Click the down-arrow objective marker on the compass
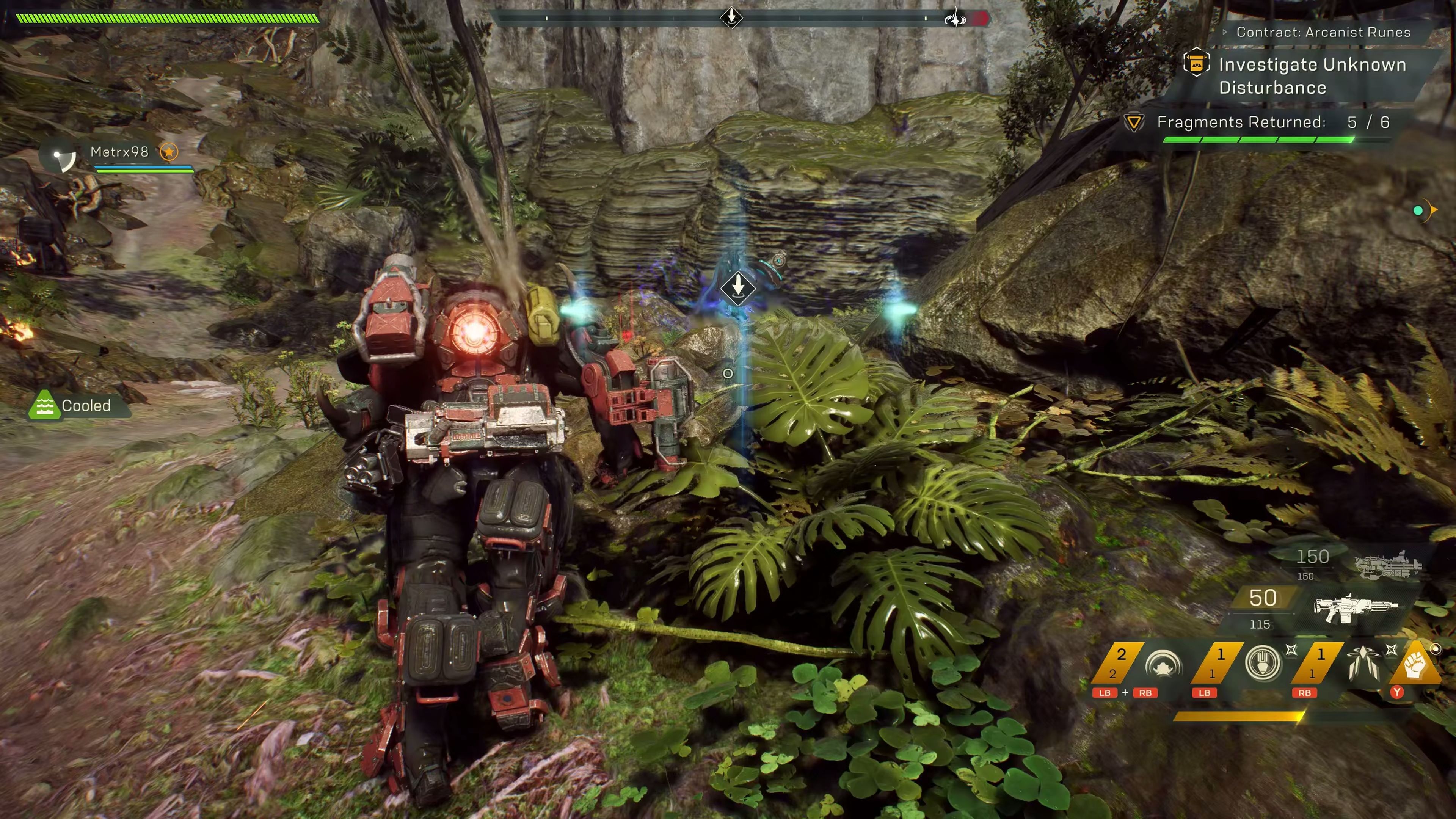Screen dimensions: 1456x819 pyautogui.click(x=731, y=16)
